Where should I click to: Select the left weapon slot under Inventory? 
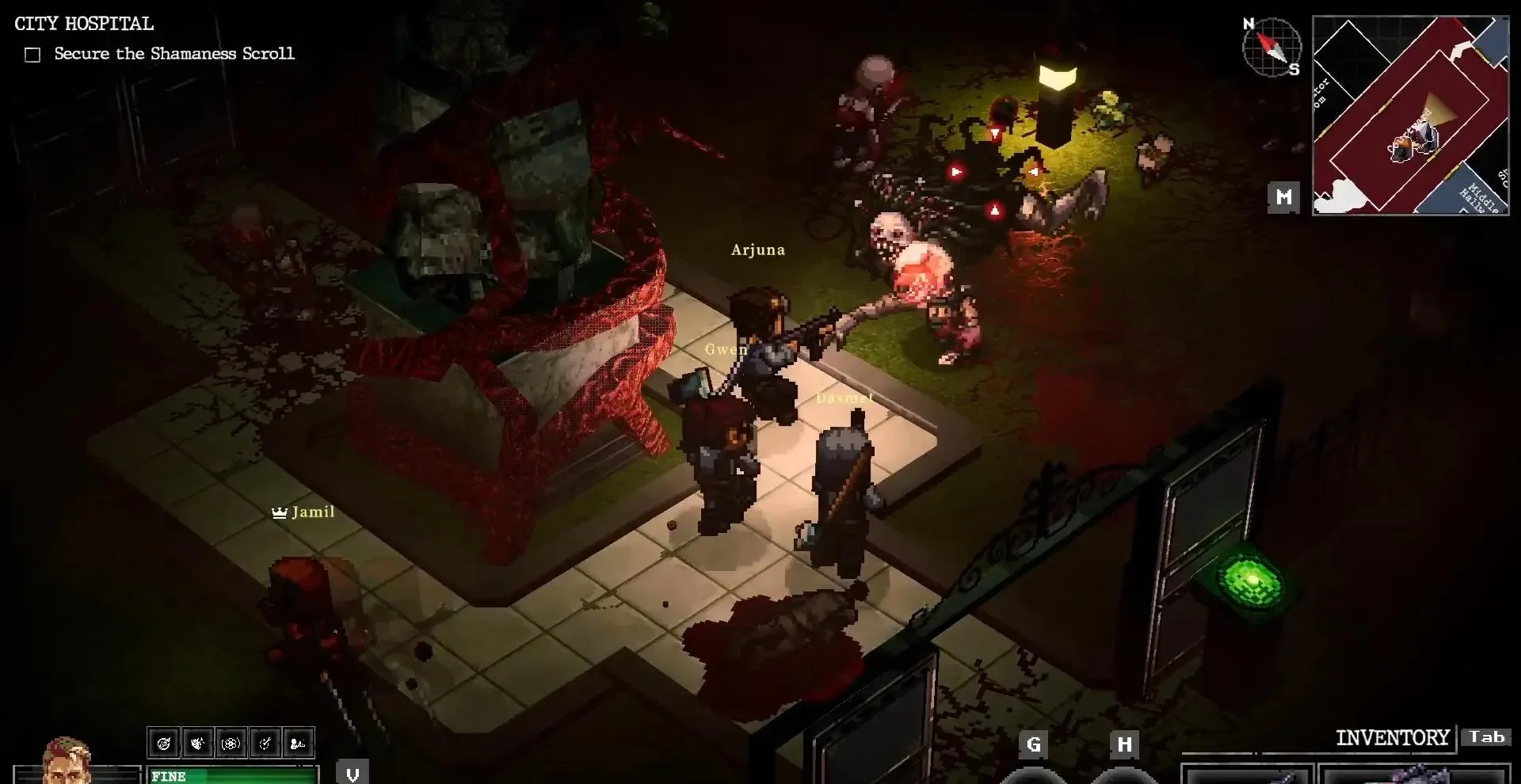click(x=1246, y=774)
